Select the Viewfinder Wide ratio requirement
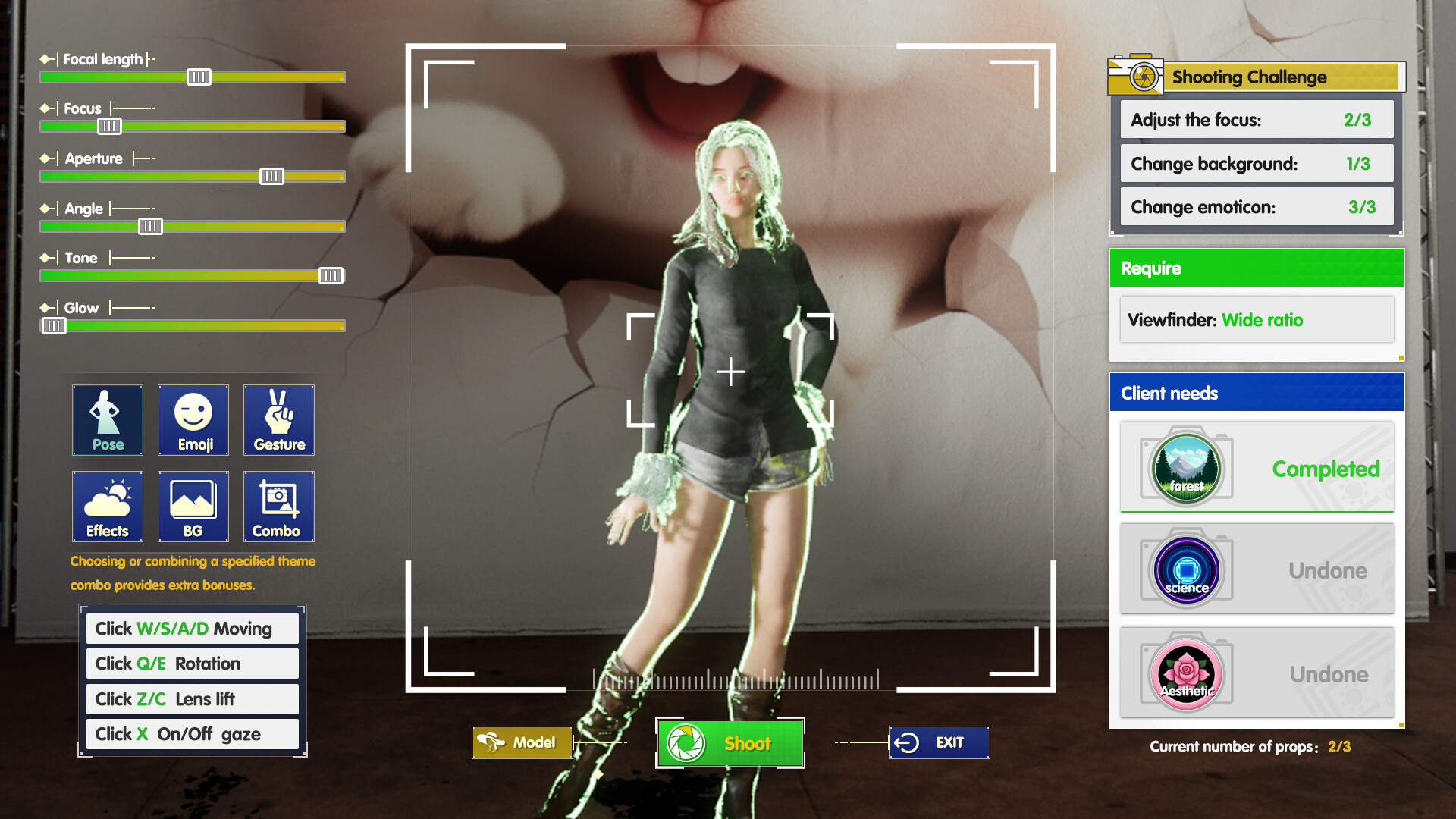Screen dimensions: 1456x819 [1257, 319]
